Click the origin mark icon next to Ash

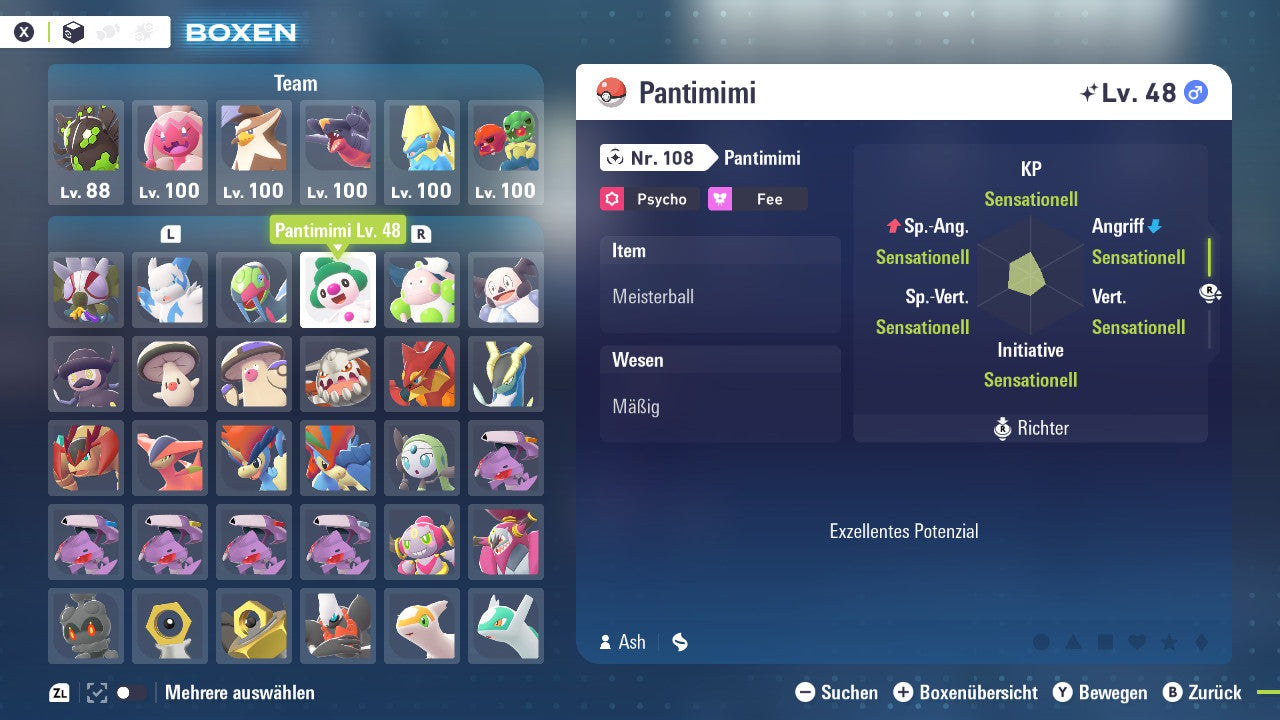coord(679,642)
